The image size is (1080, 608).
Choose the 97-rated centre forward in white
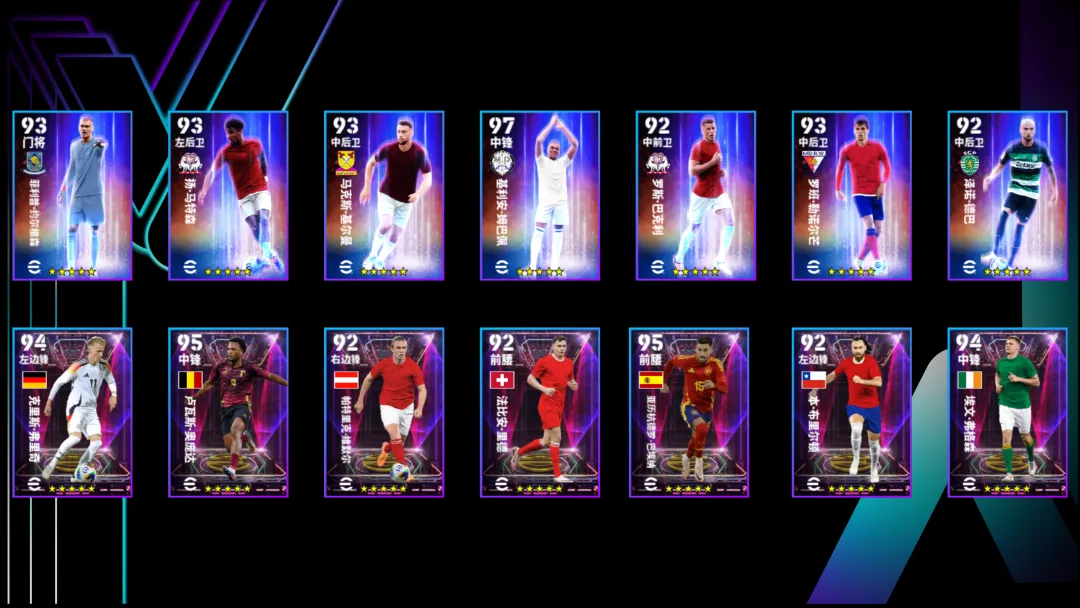point(540,196)
